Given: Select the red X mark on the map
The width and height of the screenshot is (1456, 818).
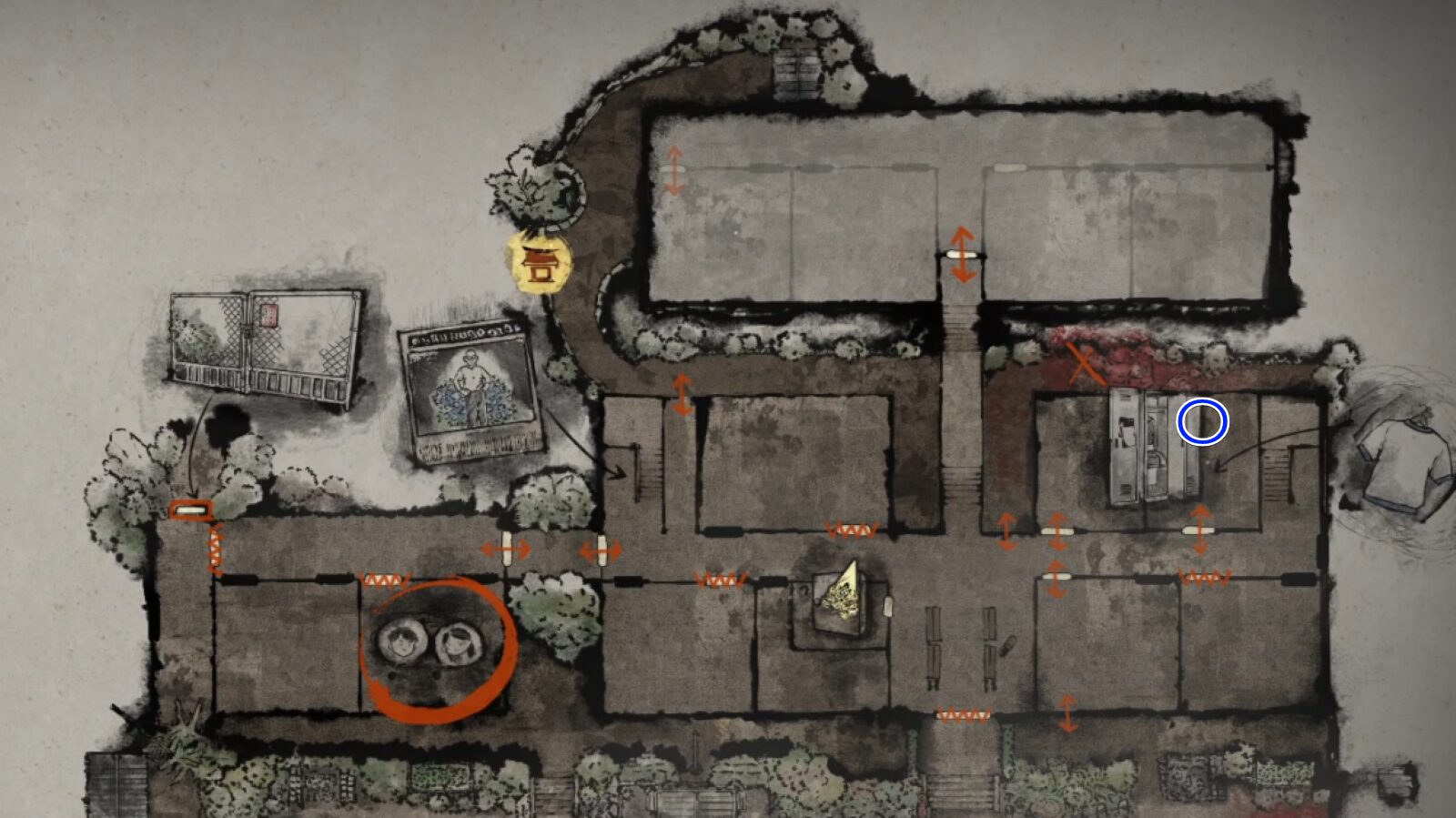Looking at the screenshot, I should [x=1084, y=364].
